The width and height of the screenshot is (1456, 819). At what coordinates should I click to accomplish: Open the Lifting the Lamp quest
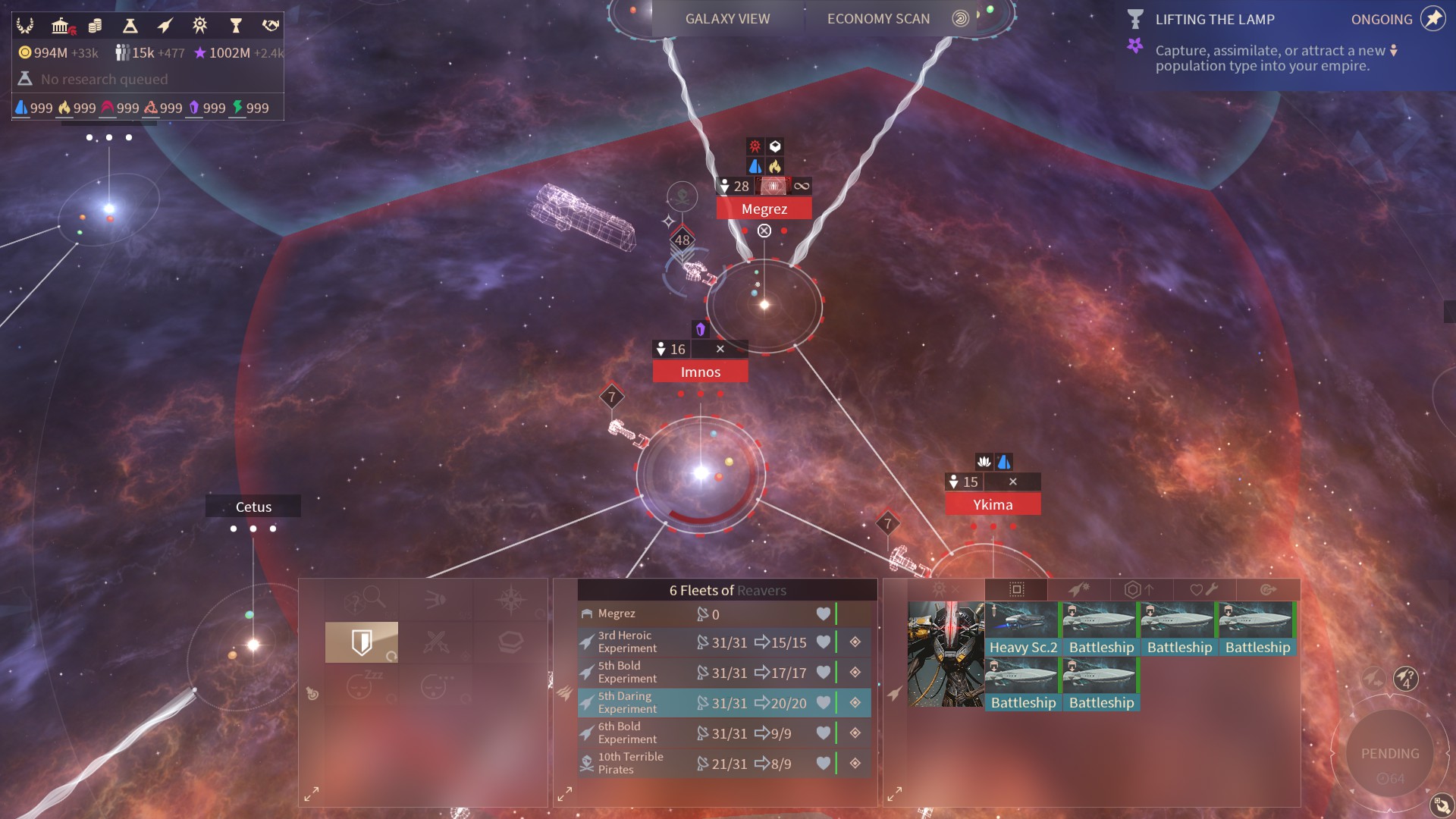(1214, 20)
